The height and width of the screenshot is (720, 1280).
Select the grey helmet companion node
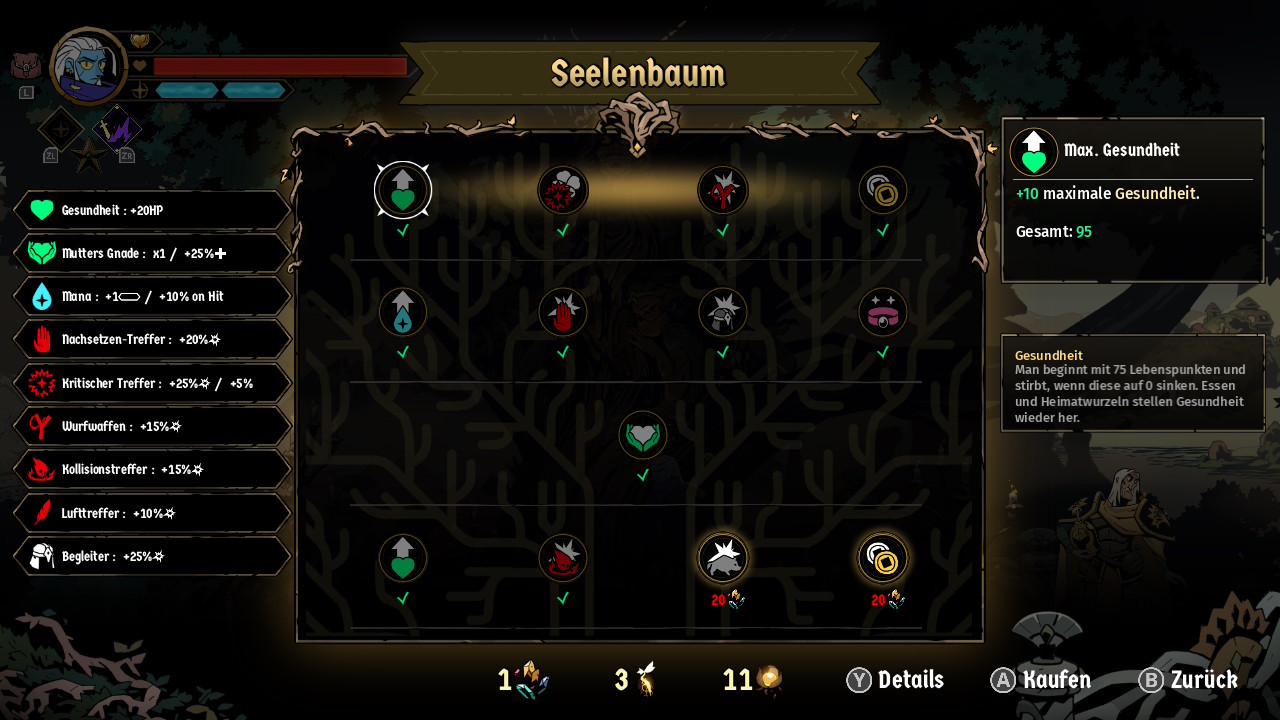(x=723, y=312)
